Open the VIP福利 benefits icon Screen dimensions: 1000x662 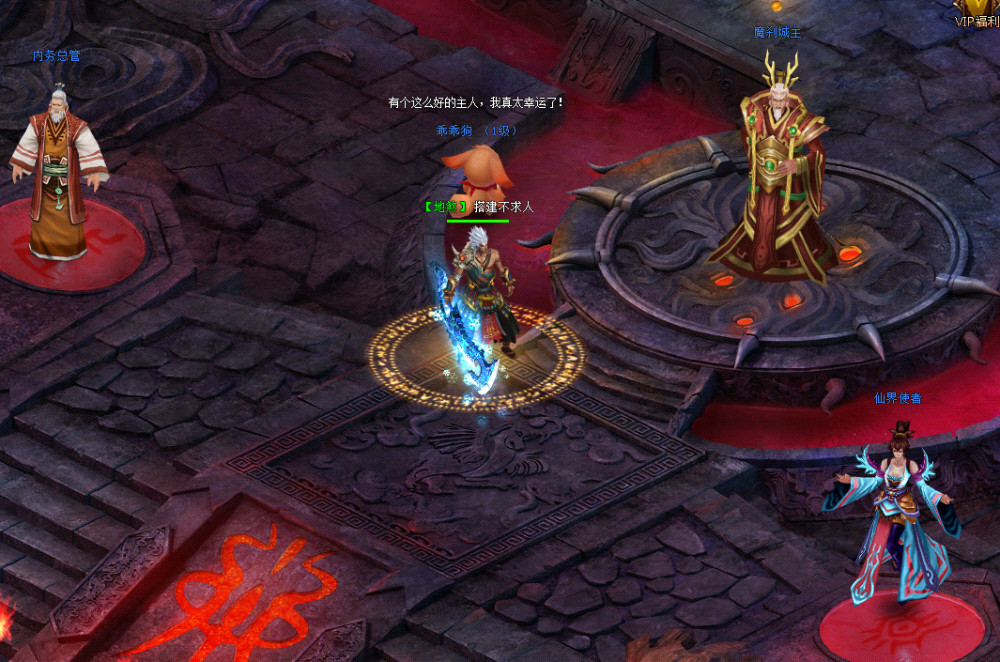[977, 12]
